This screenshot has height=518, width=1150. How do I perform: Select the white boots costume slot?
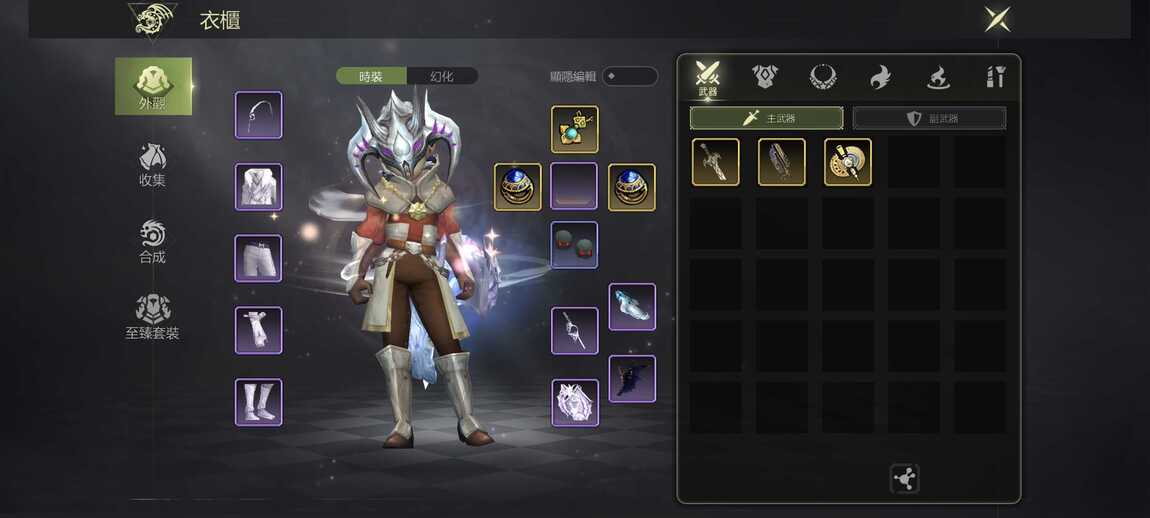[259, 402]
